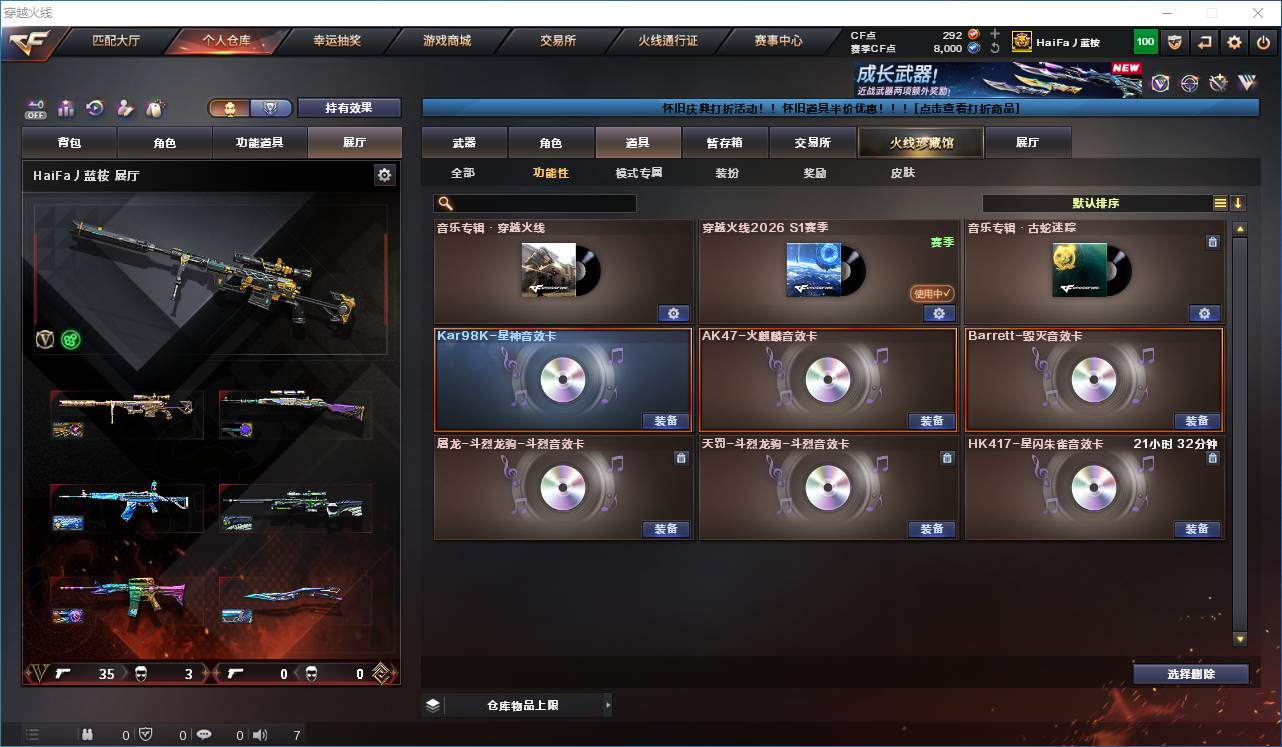Open the showcase settings gear icon

point(386,173)
